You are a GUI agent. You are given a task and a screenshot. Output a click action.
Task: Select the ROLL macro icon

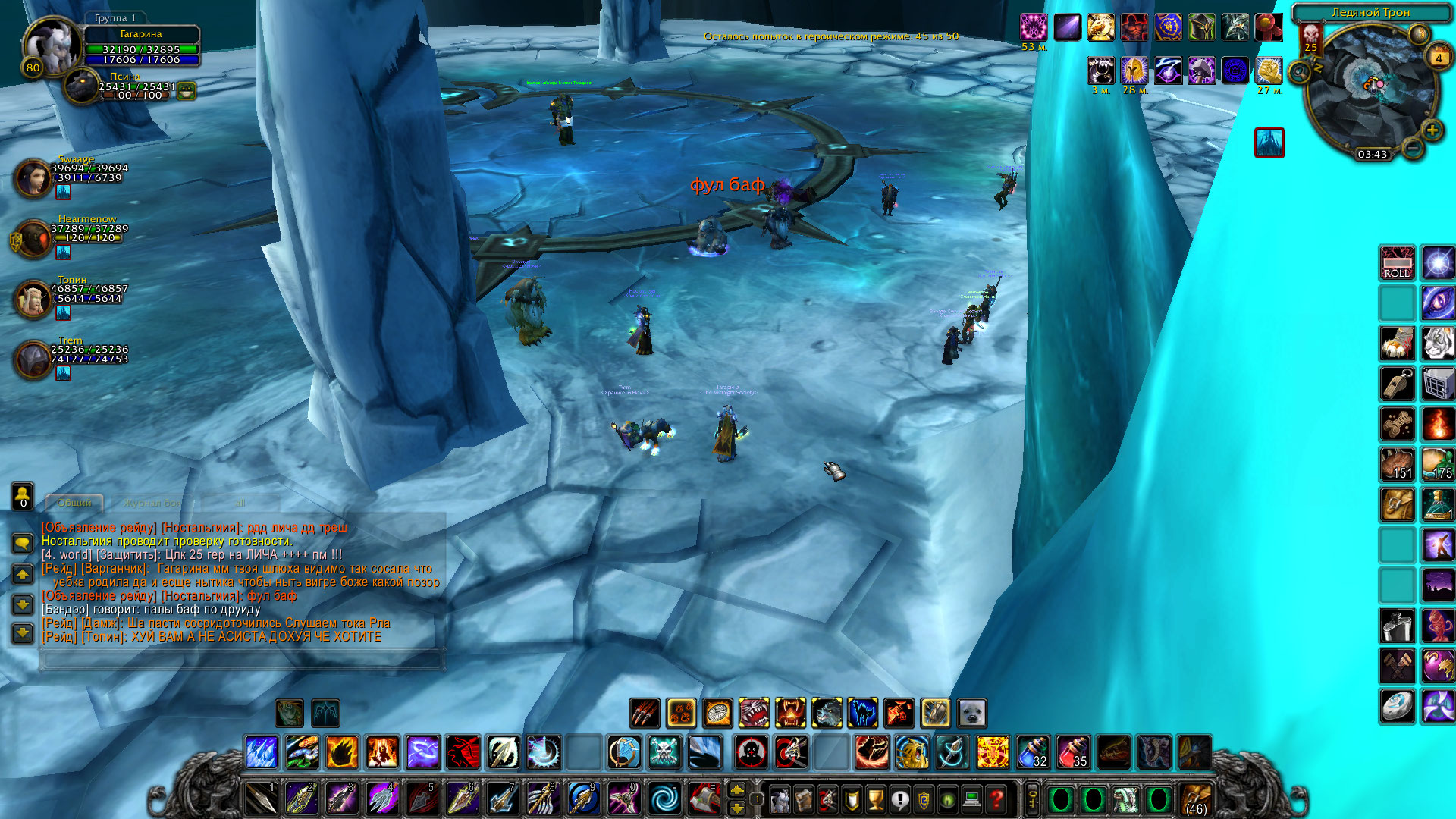click(x=1397, y=263)
